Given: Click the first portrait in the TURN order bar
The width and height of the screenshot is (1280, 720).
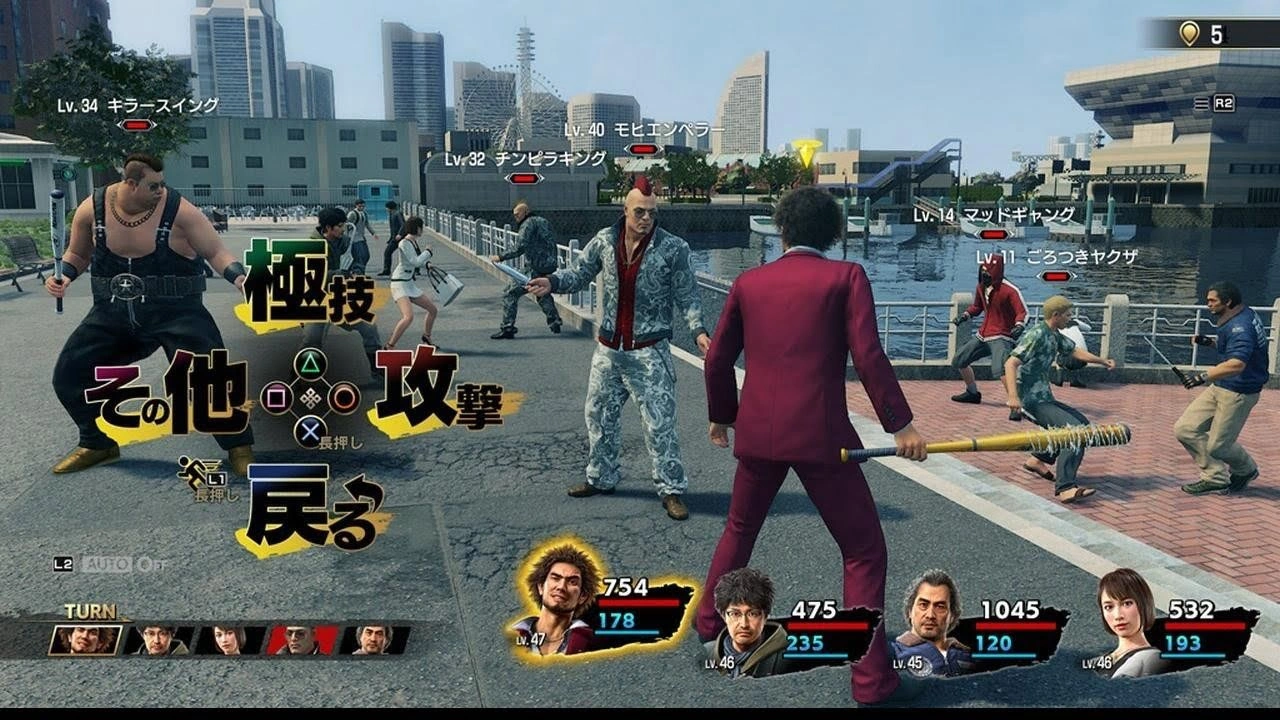Looking at the screenshot, I should coord(85,640).
